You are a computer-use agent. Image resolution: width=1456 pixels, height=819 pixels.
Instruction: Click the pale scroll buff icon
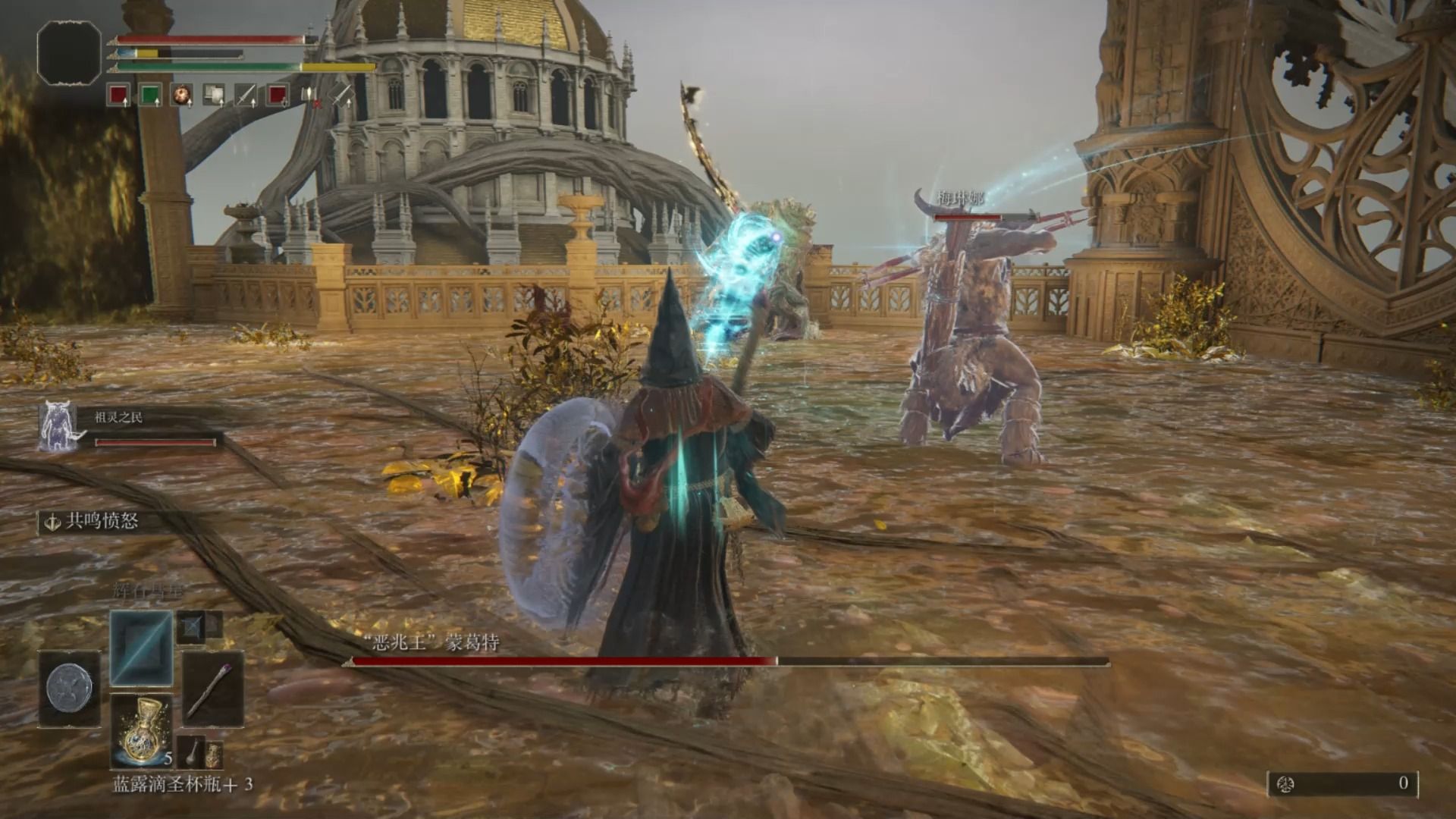coord(214,95)
